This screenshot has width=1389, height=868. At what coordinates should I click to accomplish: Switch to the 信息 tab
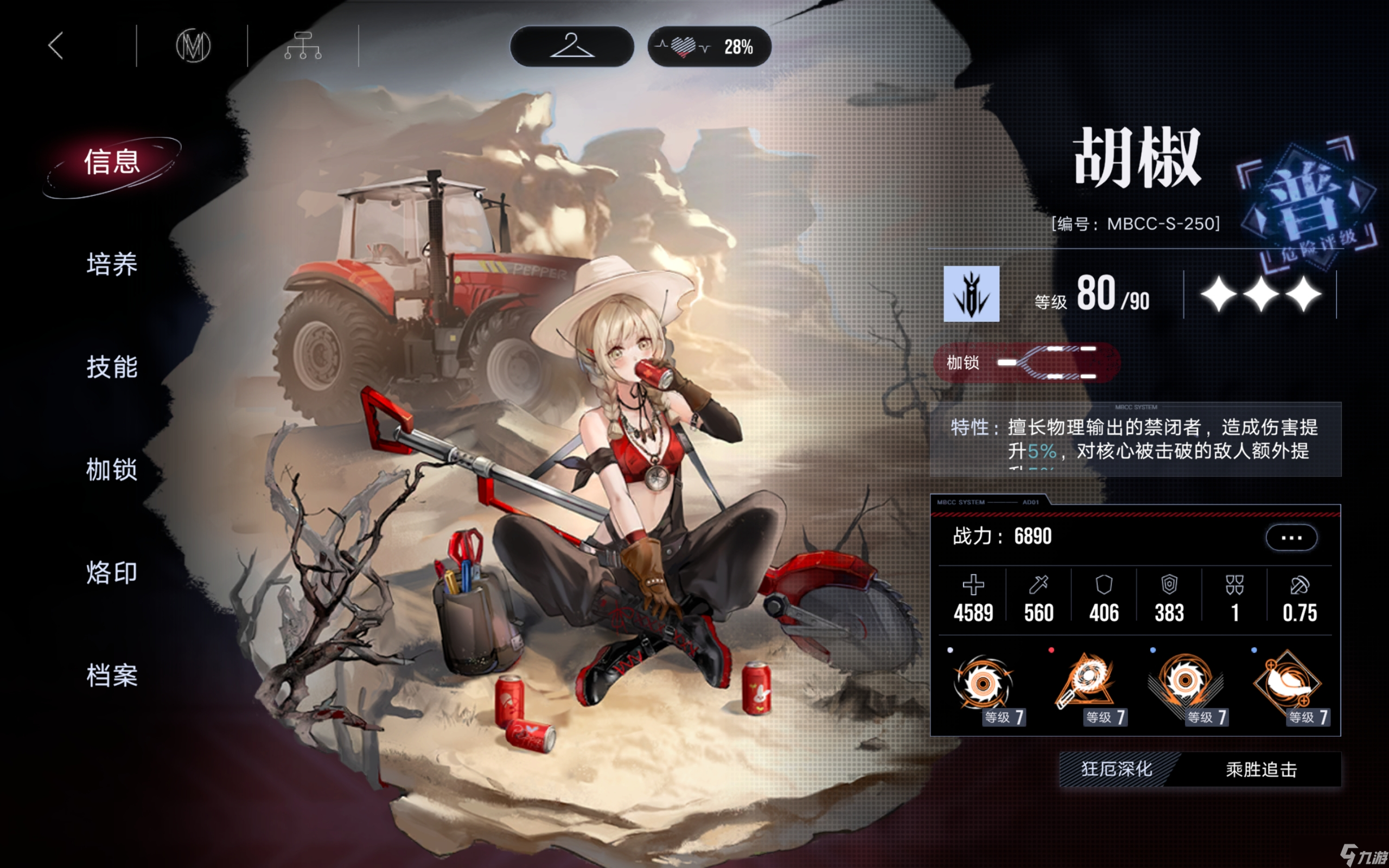pyautogui.click(x=112, y=162)
